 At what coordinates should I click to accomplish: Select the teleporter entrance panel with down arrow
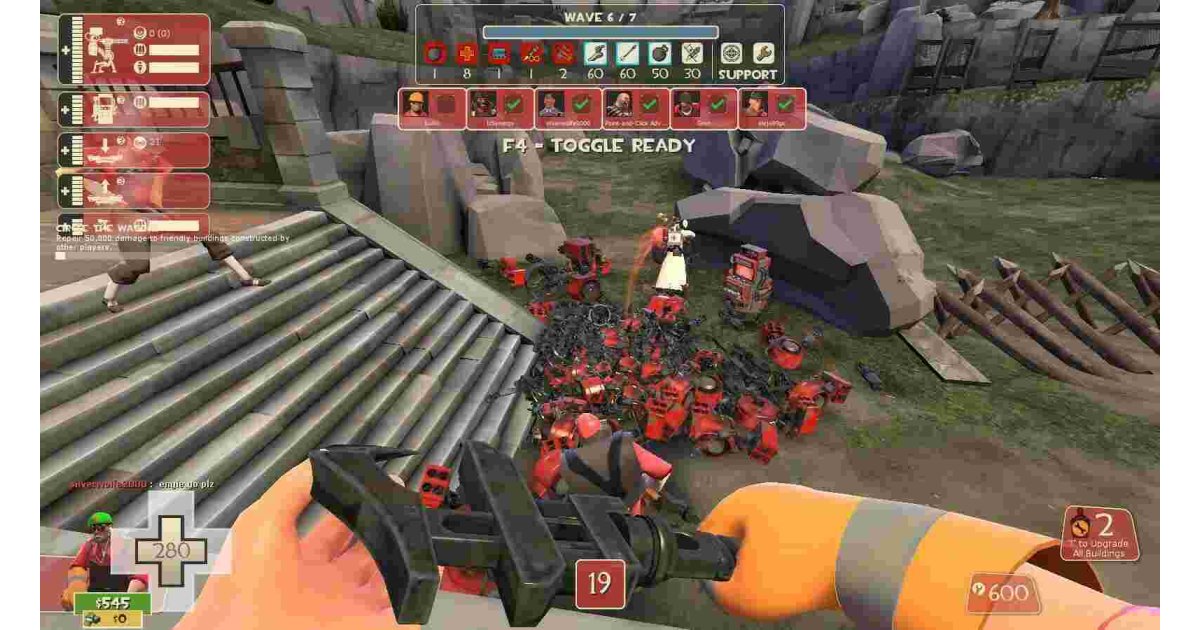[x=133, y=151]
